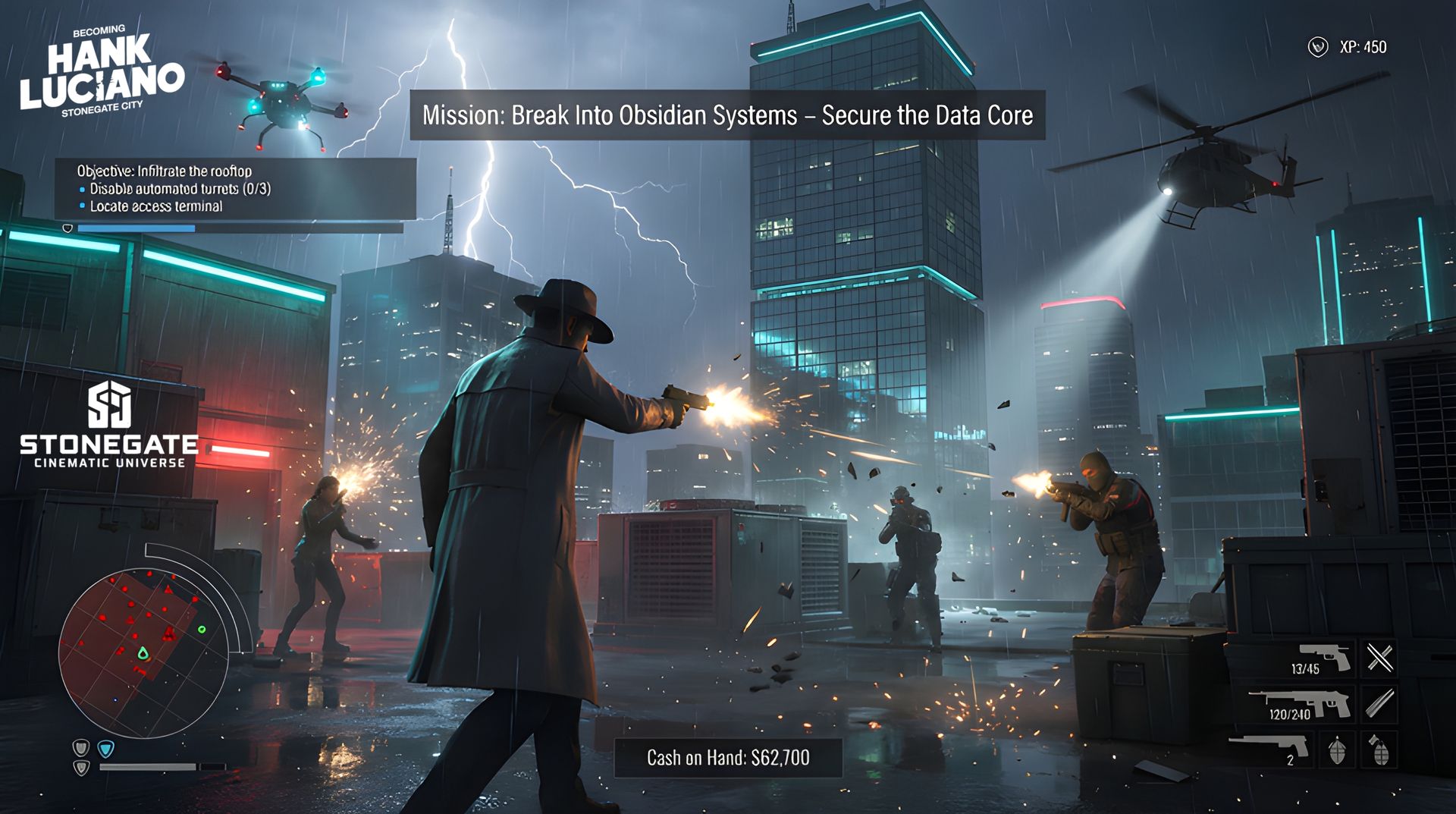Click the XP shield badge icon
Viewport: 1456px width, 814px height.
coord(1318,48)
